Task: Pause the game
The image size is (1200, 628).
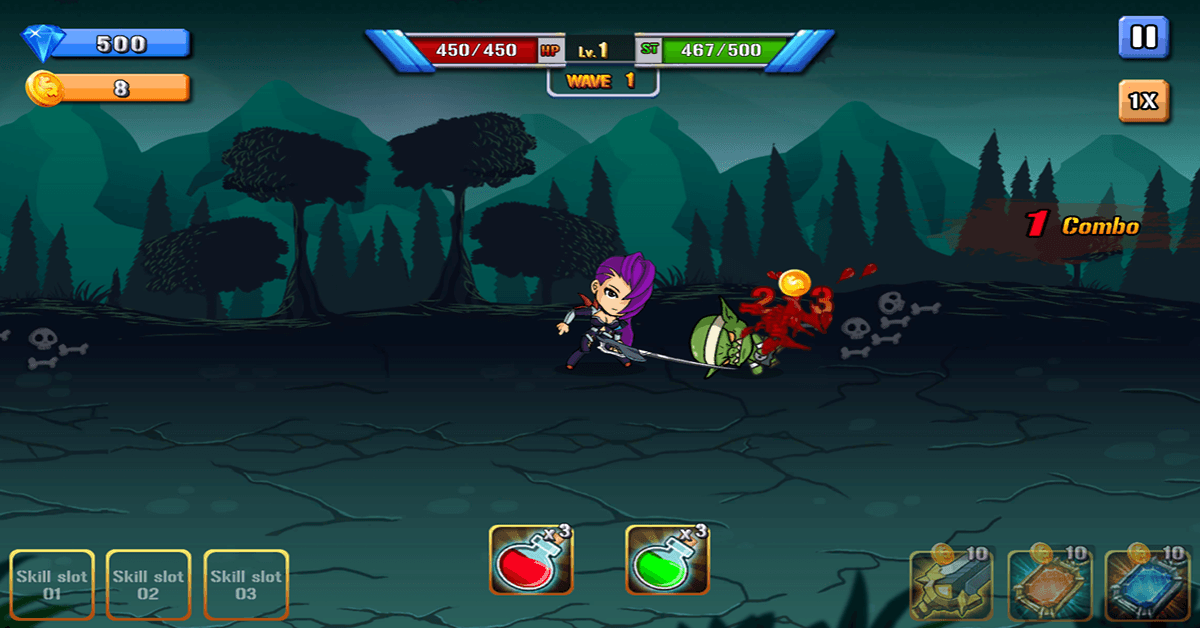Action: click(1143, 39)
